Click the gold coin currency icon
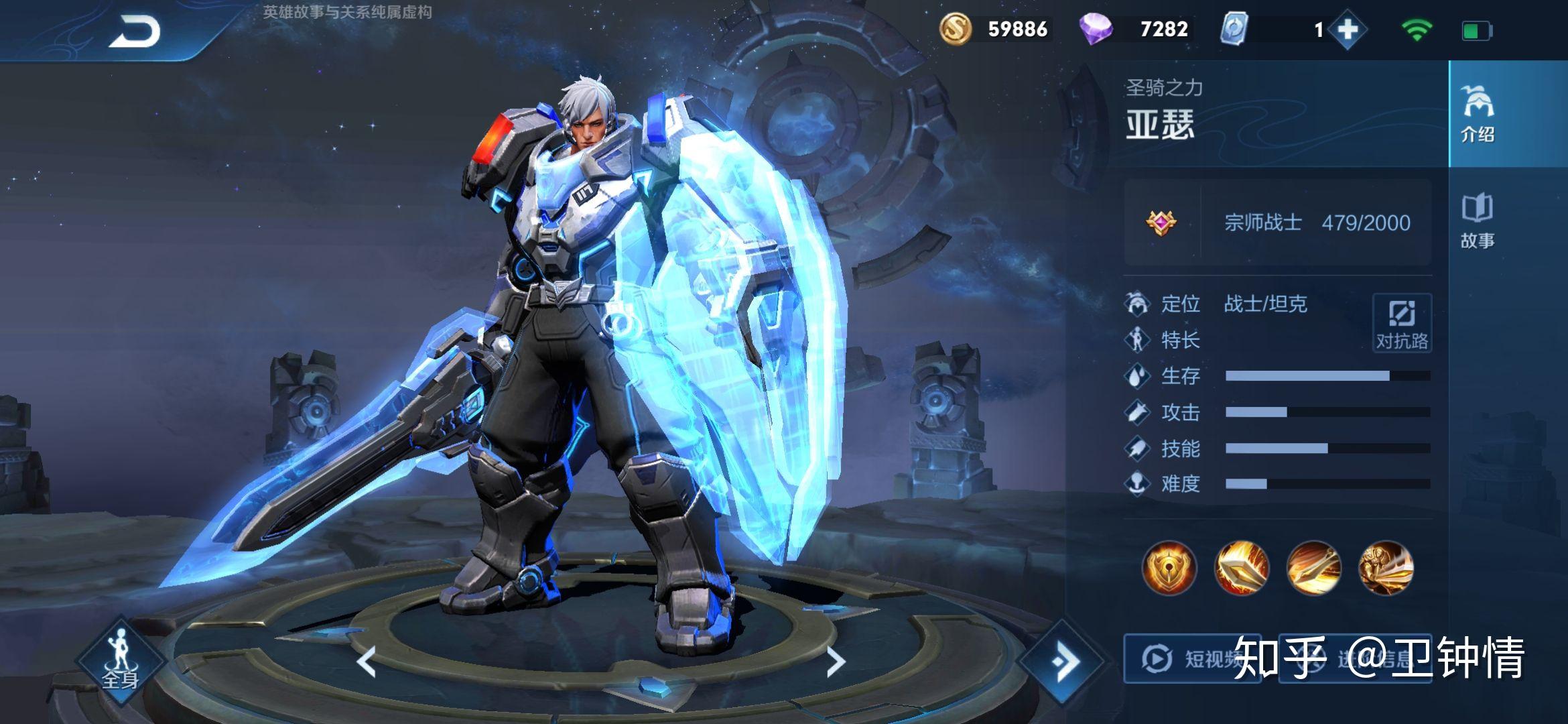1568x724 pixels. (x=956, y=29)
